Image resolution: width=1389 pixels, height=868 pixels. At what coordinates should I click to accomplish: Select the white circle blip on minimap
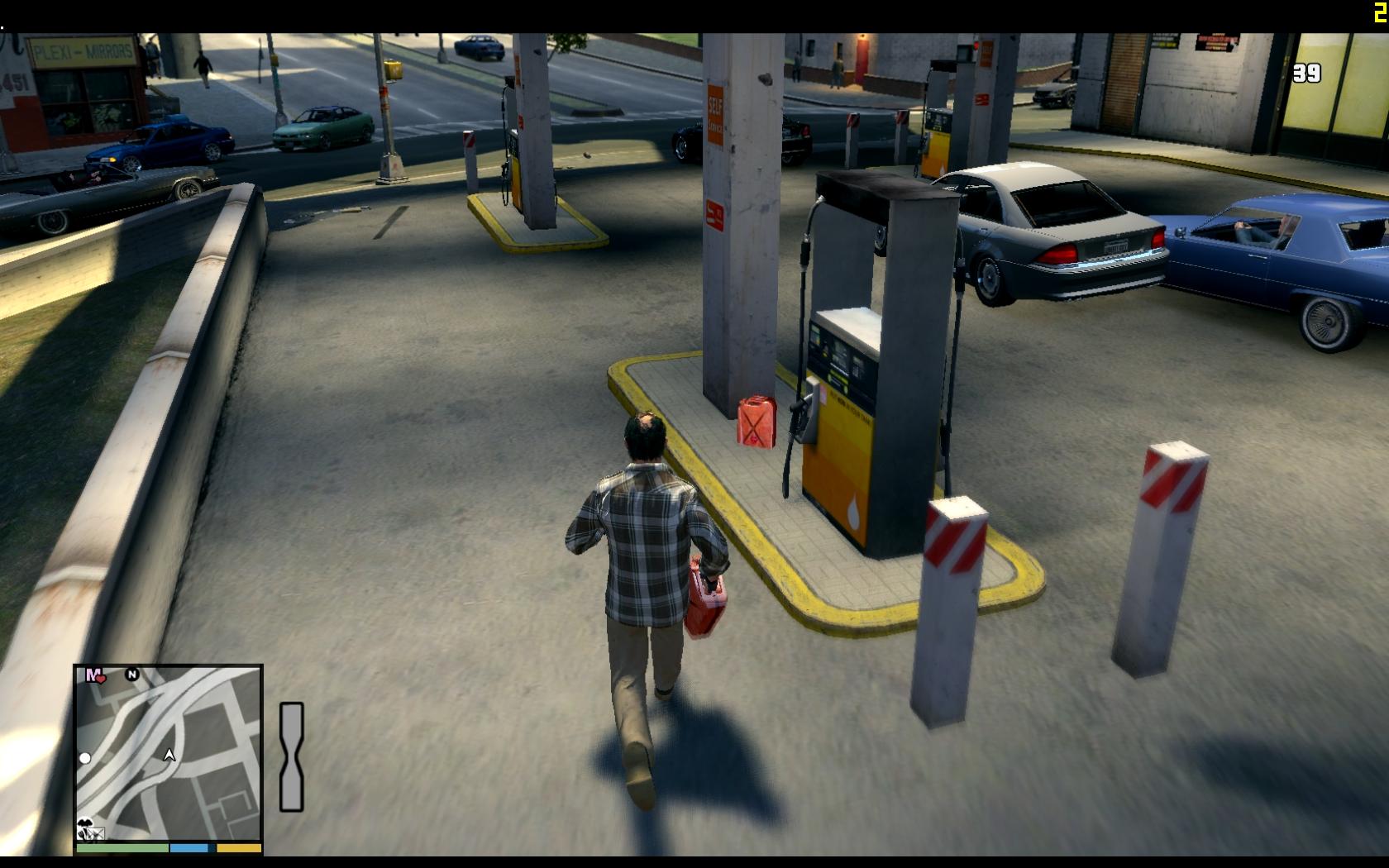click(x=85, y=757)
